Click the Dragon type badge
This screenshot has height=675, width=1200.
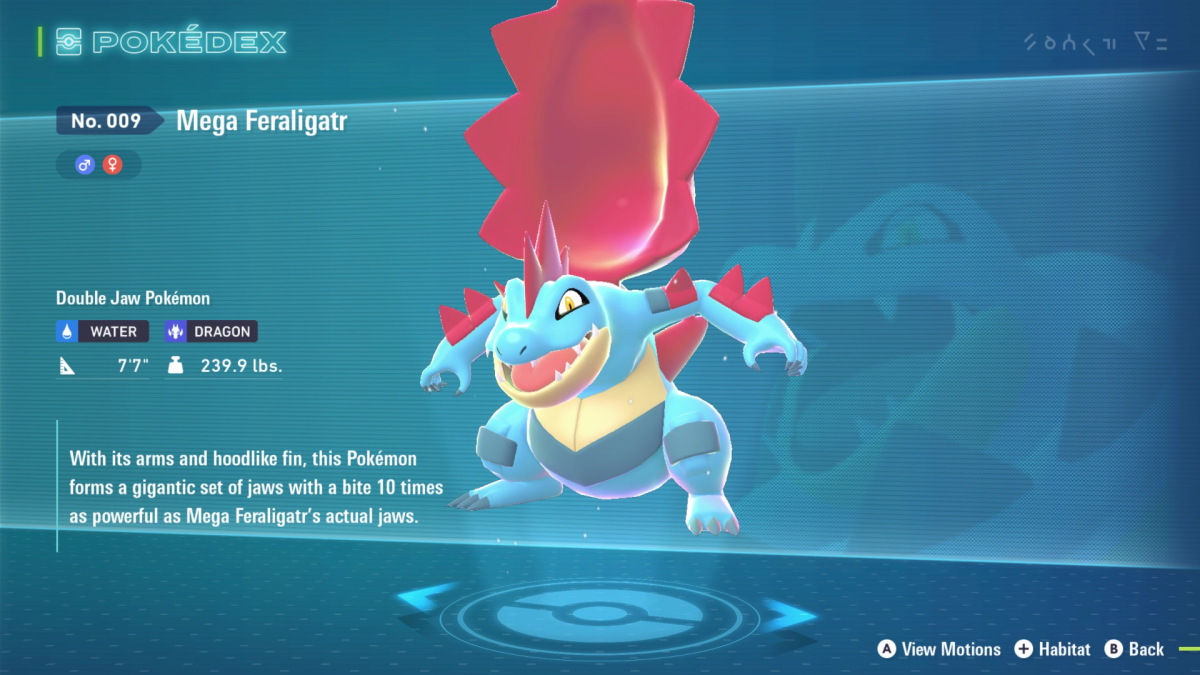(x=209, y=331)
